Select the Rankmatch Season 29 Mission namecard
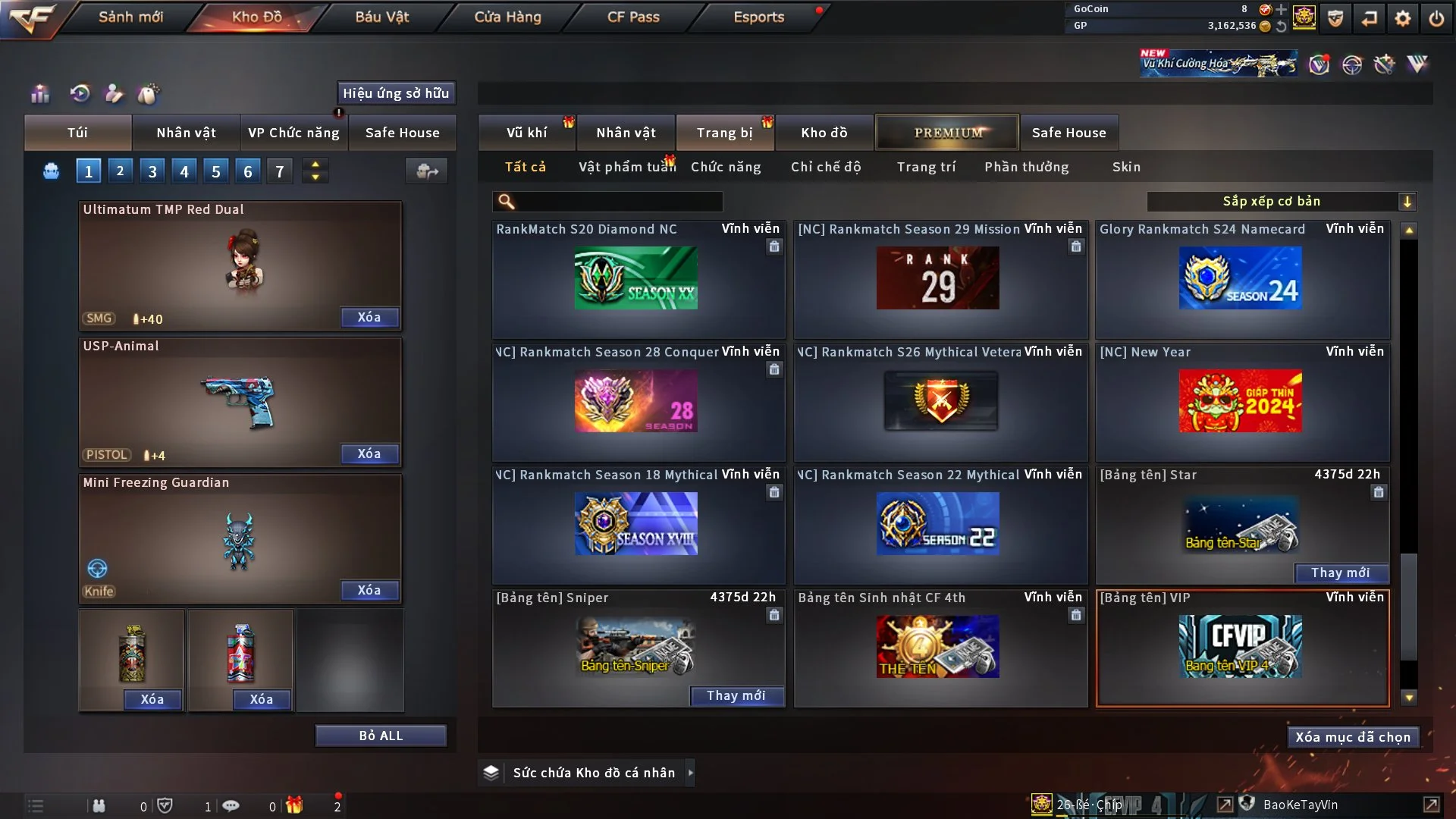This screenshot has height=819, width=1456. tap(938, 278)
